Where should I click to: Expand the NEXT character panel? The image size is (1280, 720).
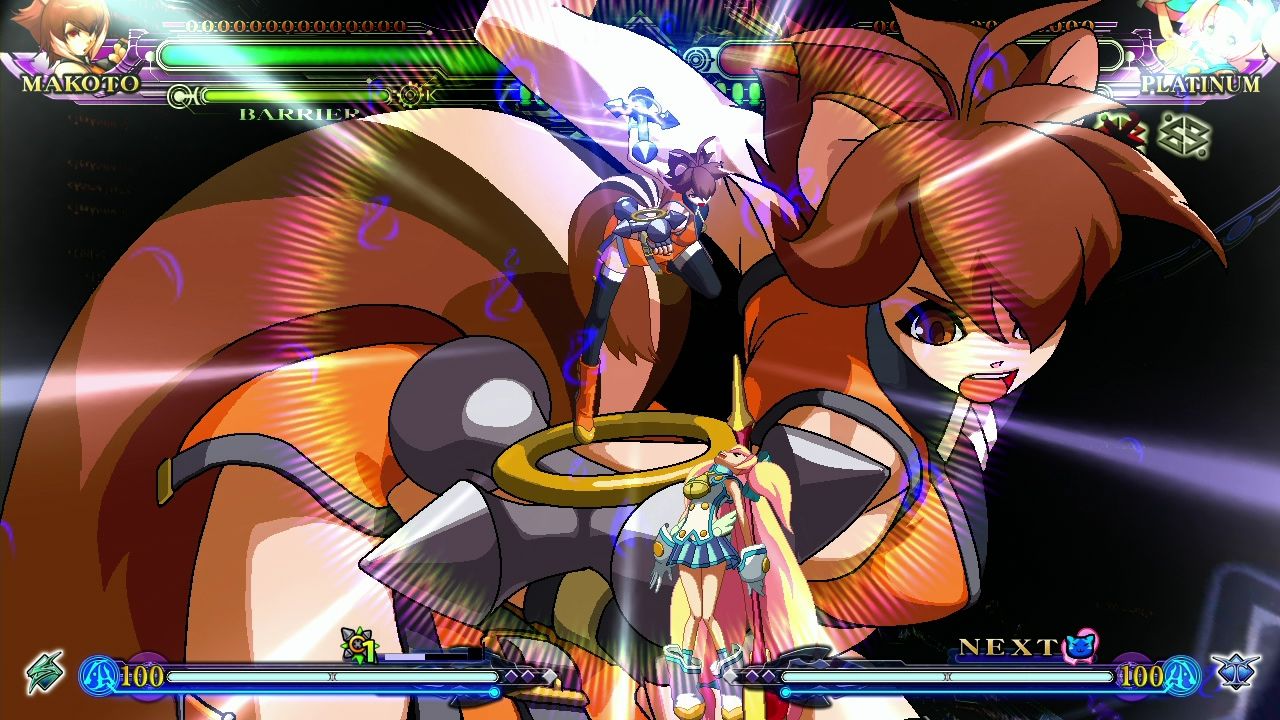pyautogui.click(x=1010, y=645)
